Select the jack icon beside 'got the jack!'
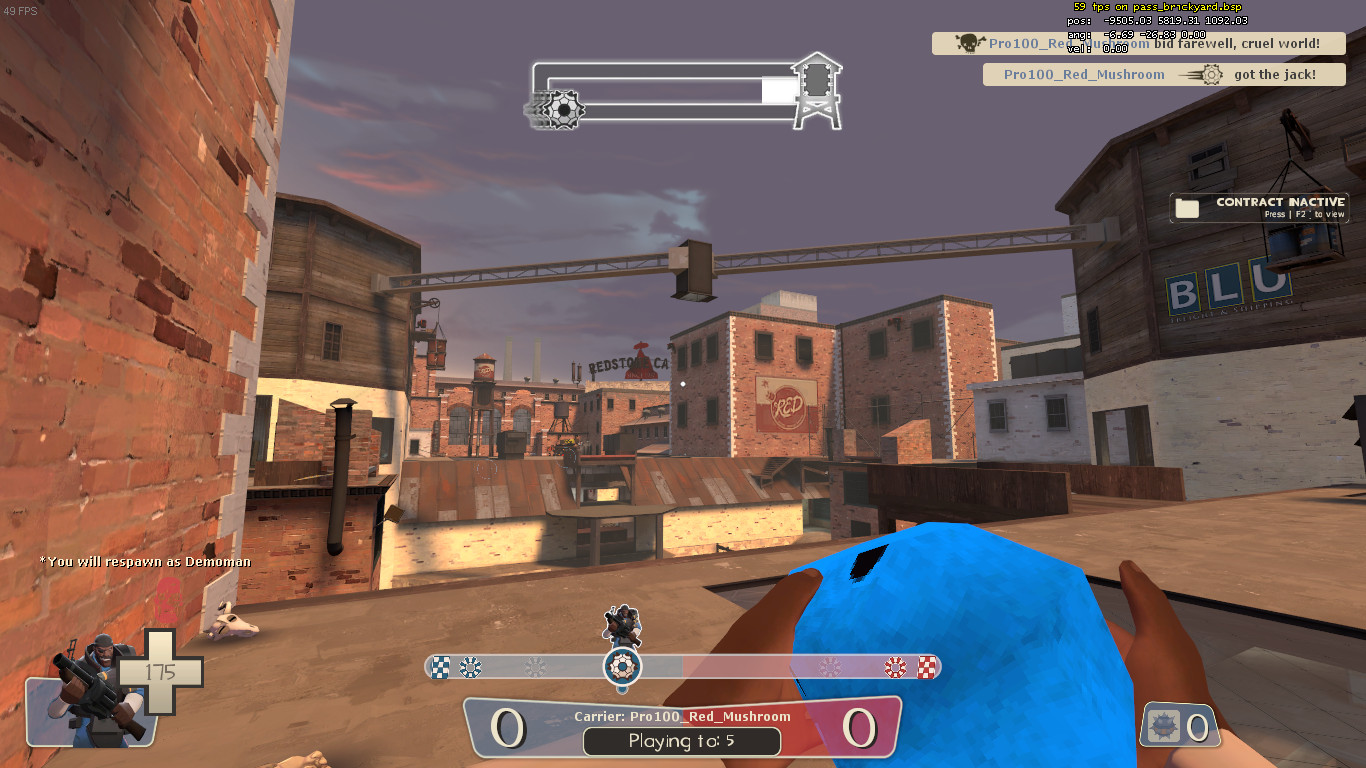Viewport: 1366px width, 768px height. click(1209, 74)
